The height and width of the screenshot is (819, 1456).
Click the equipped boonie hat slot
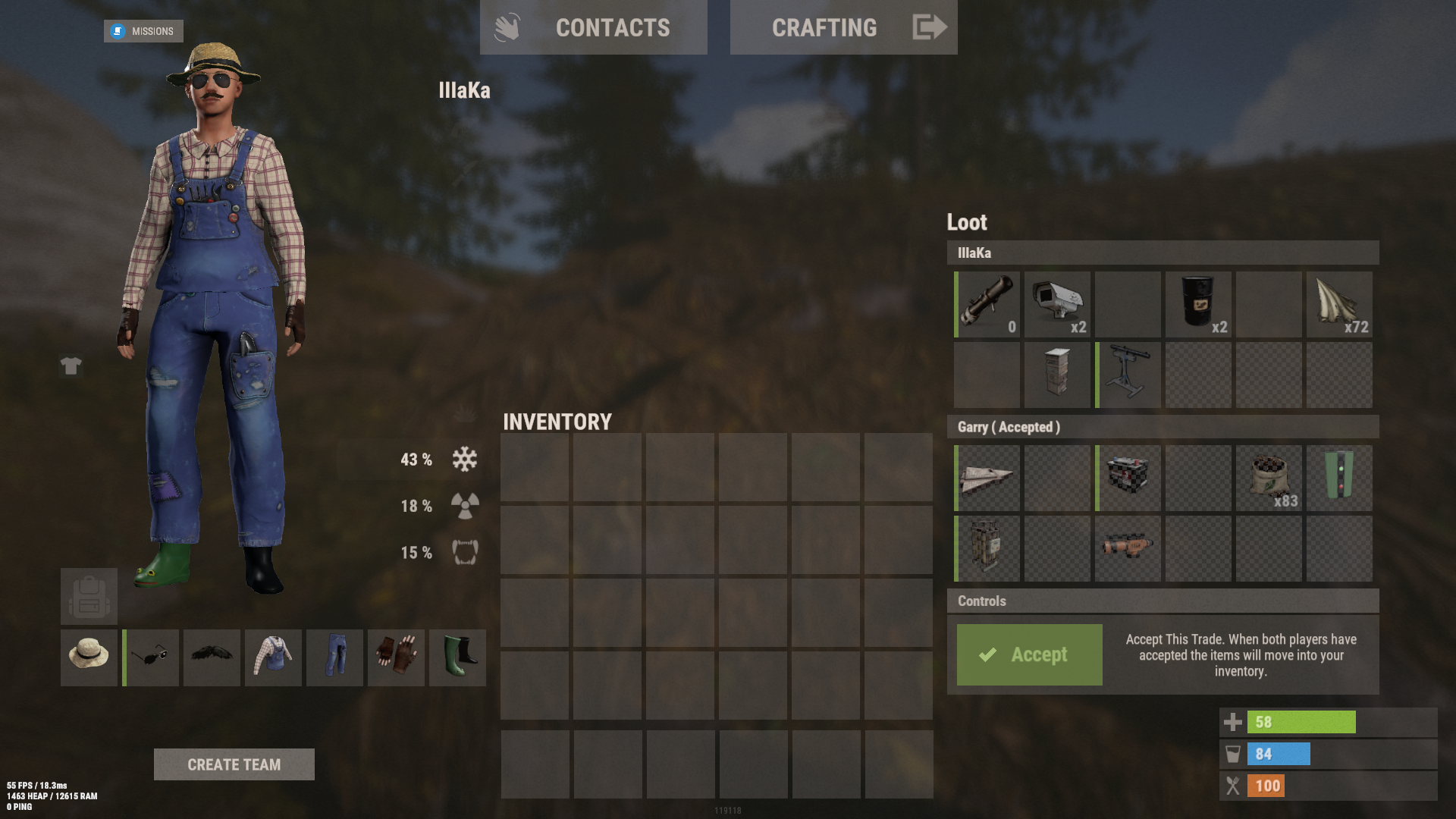click(x=89, y=657)
